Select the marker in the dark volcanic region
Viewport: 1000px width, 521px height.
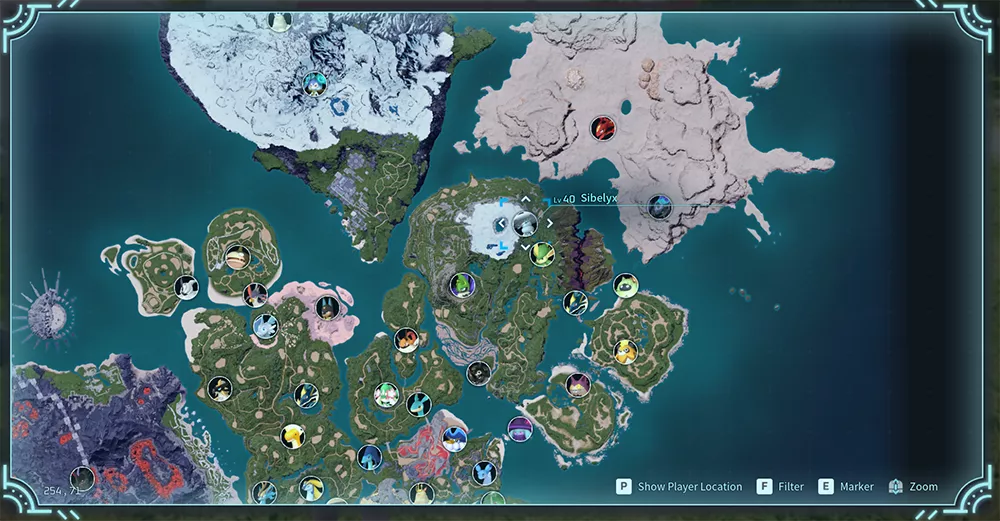coord(83,478)
